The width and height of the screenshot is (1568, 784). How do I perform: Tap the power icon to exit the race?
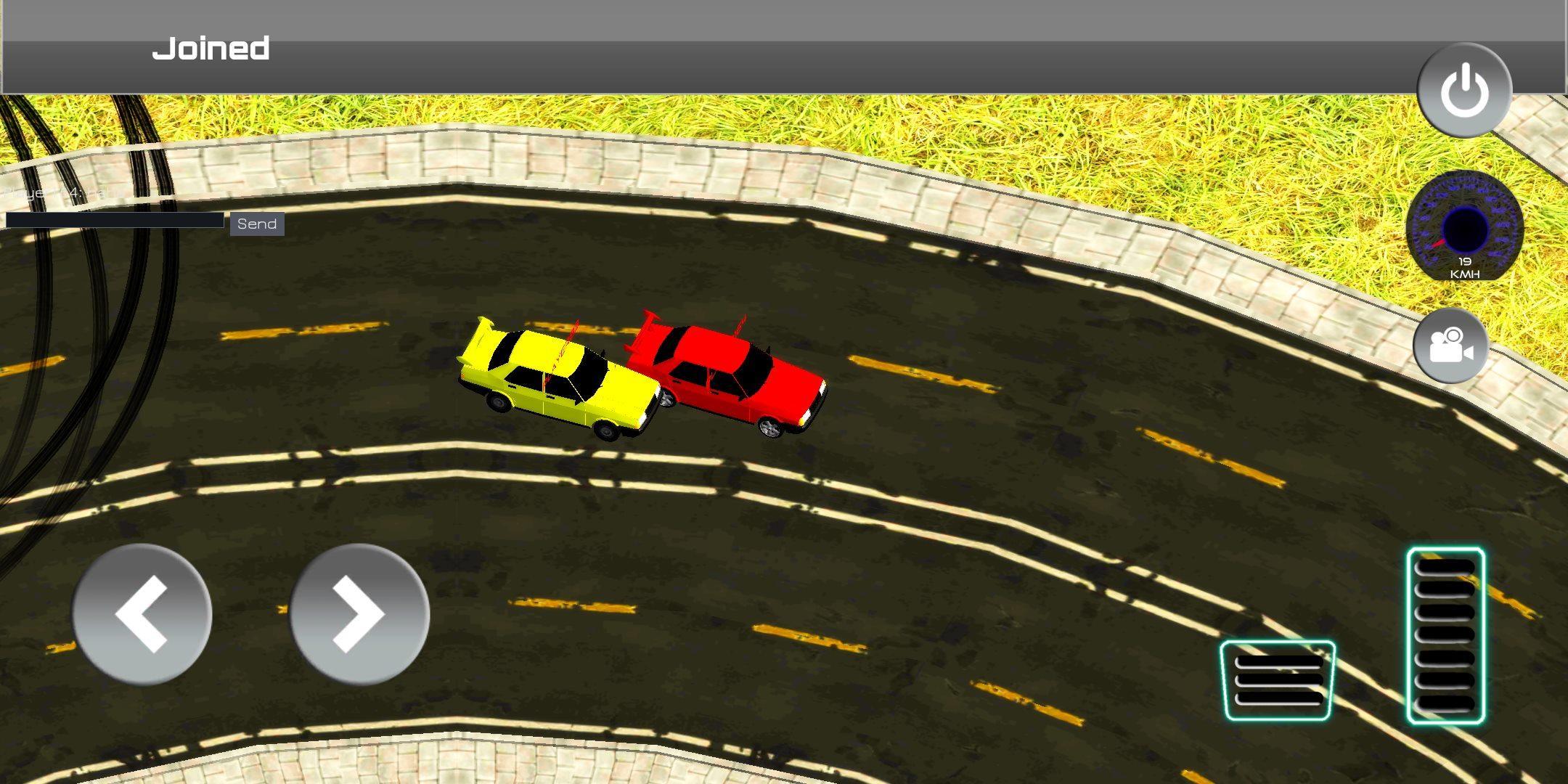click(1464, 89)
